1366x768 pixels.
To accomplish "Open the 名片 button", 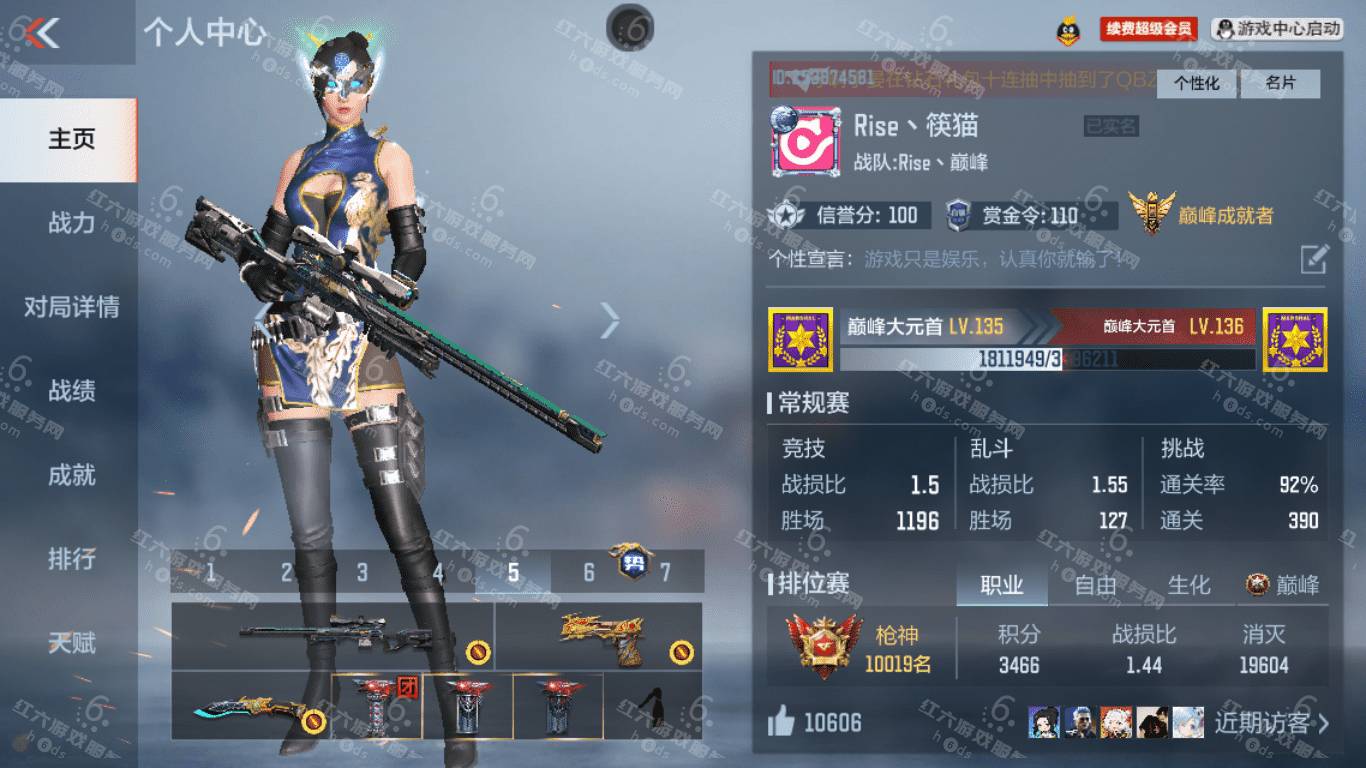I will tap(1280, 84).
